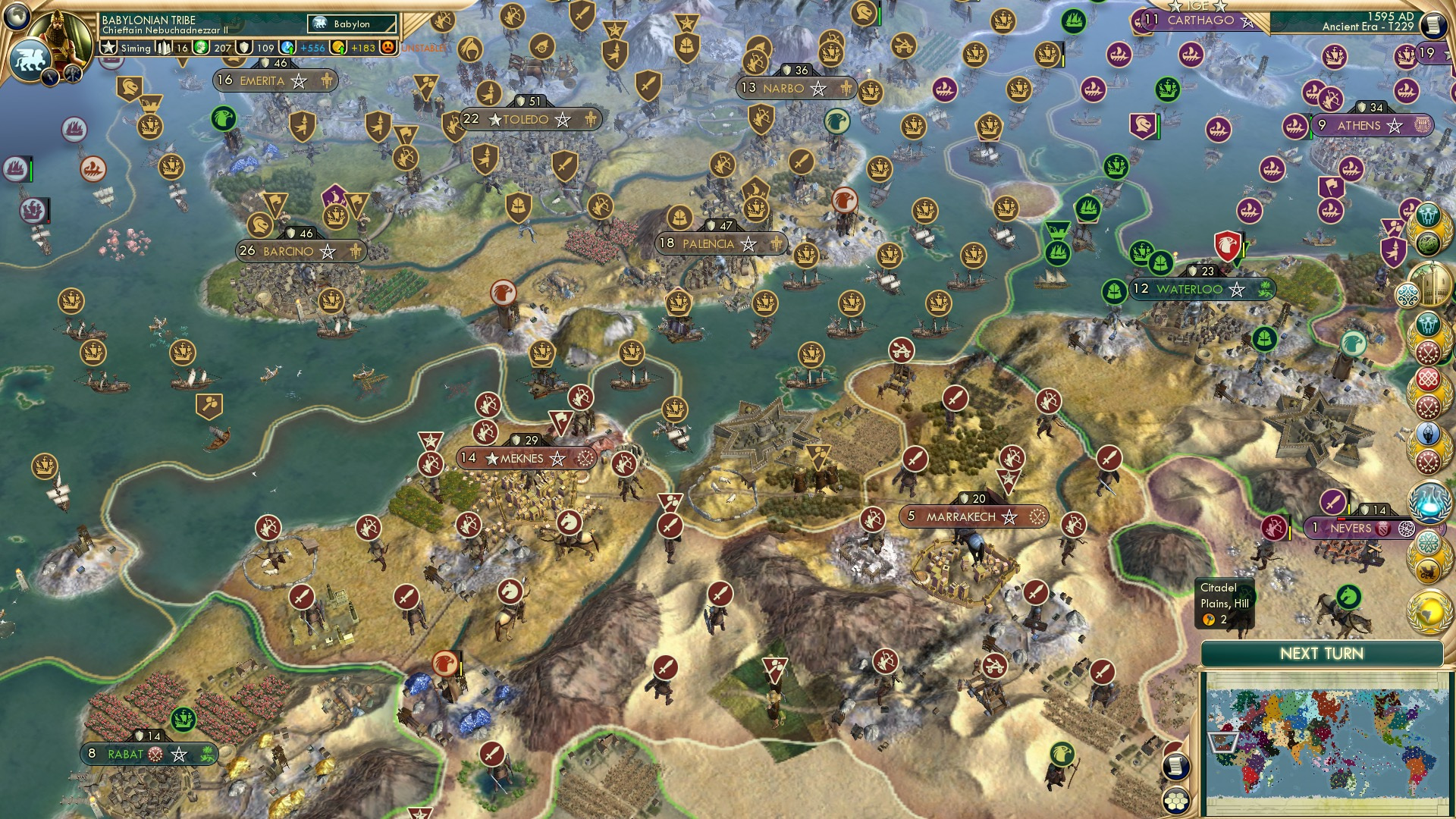1456x819 pixels.
Task: Open the science advisor flask icon
Action: click(1429, 500)
